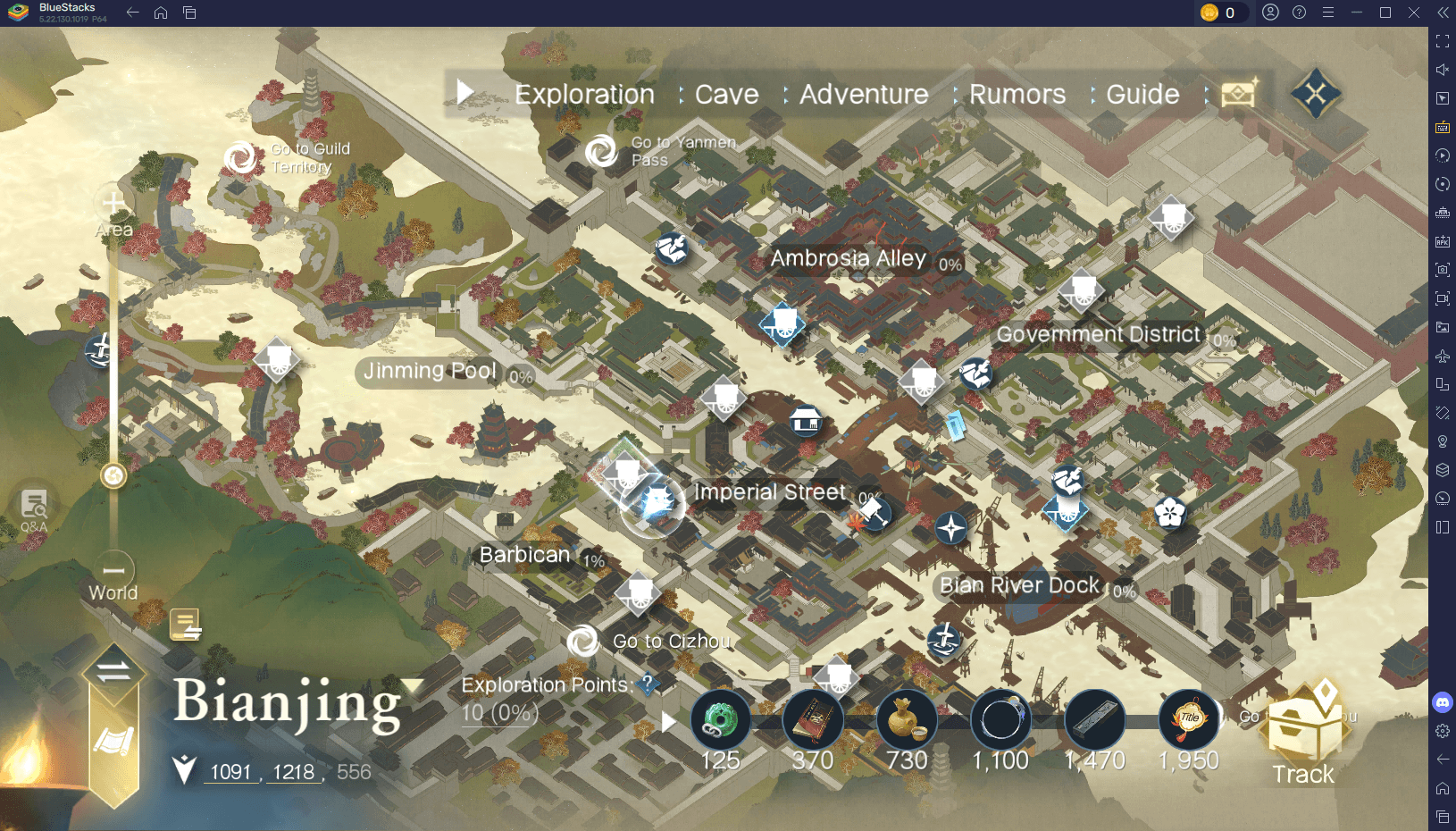1456x831 pixels.
Task: Show Exploration Points help tooltip
Action: click(x=648, y=684)
